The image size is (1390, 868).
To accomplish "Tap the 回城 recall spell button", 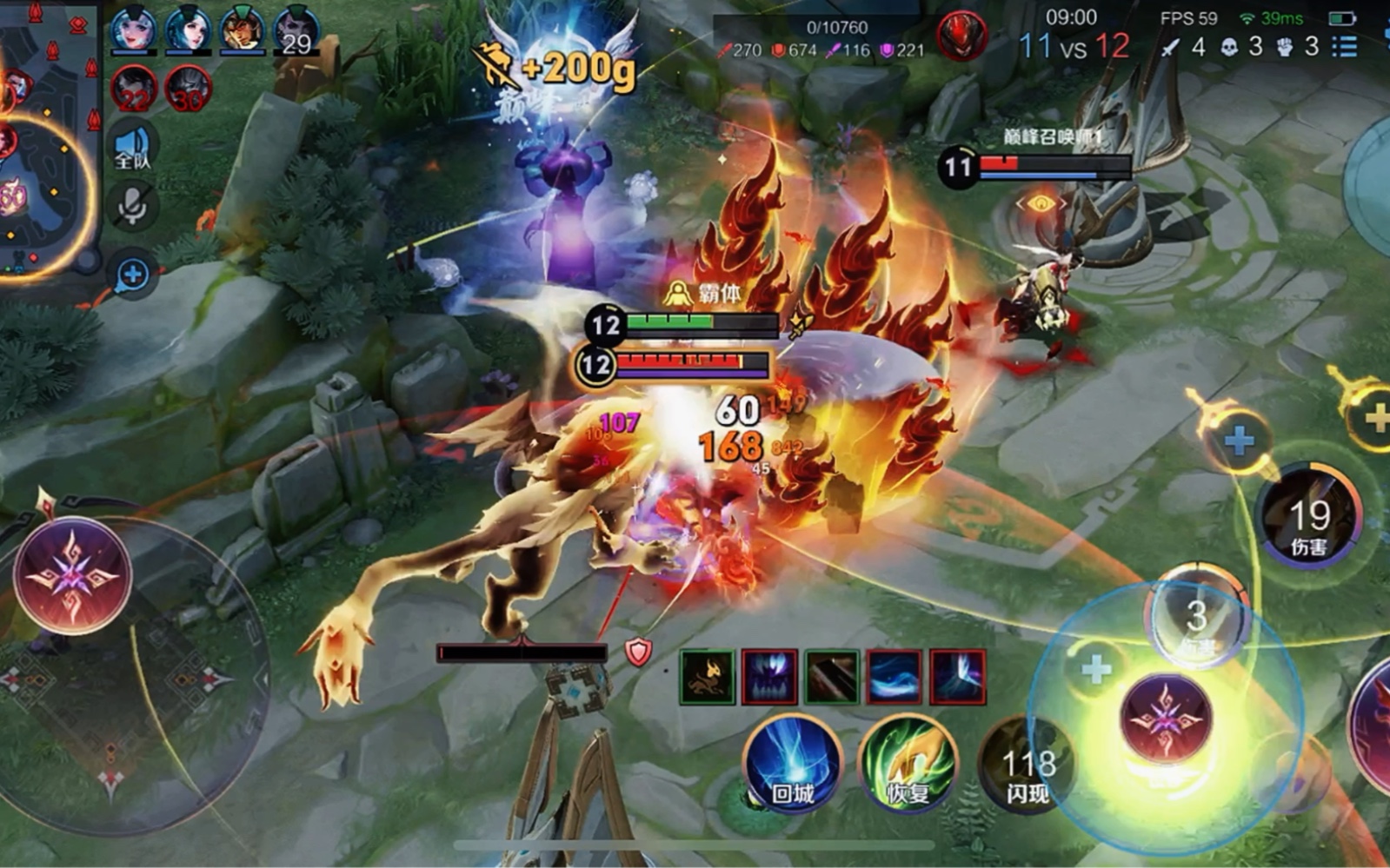I will [x=792, y=763].
